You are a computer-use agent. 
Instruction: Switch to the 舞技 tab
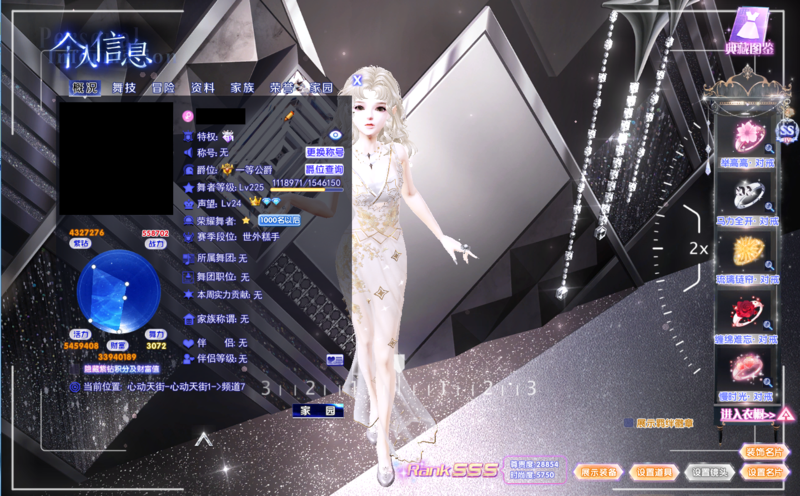tap(124, 88)
